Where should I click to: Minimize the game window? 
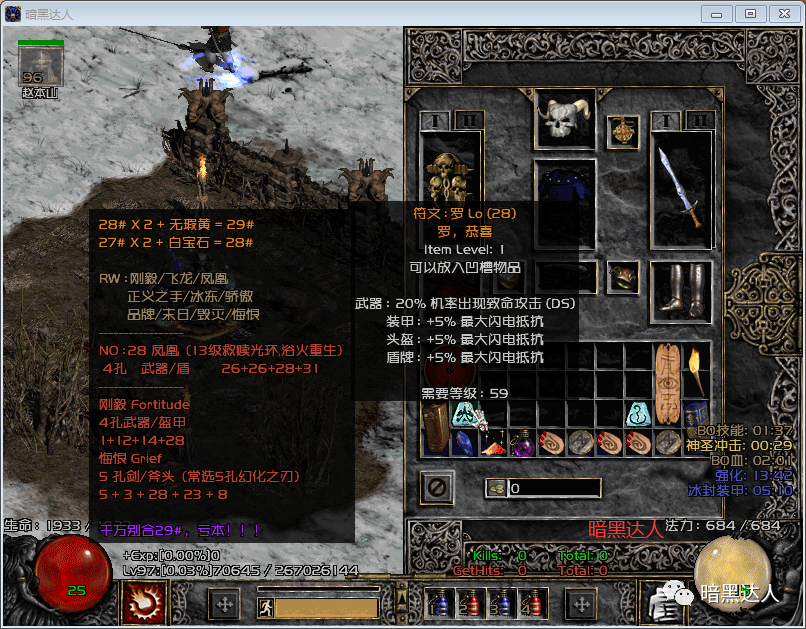717,13
